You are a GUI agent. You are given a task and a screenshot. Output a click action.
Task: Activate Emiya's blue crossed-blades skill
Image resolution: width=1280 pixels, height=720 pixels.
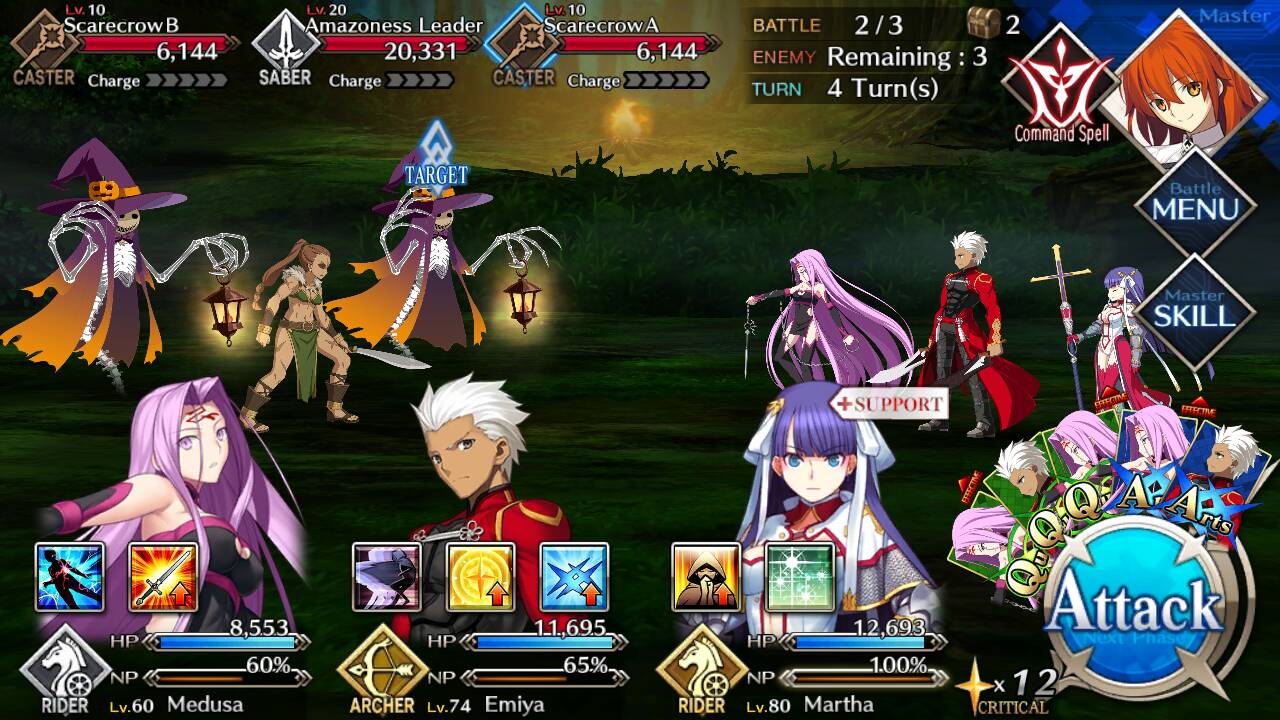coord(574,577)
